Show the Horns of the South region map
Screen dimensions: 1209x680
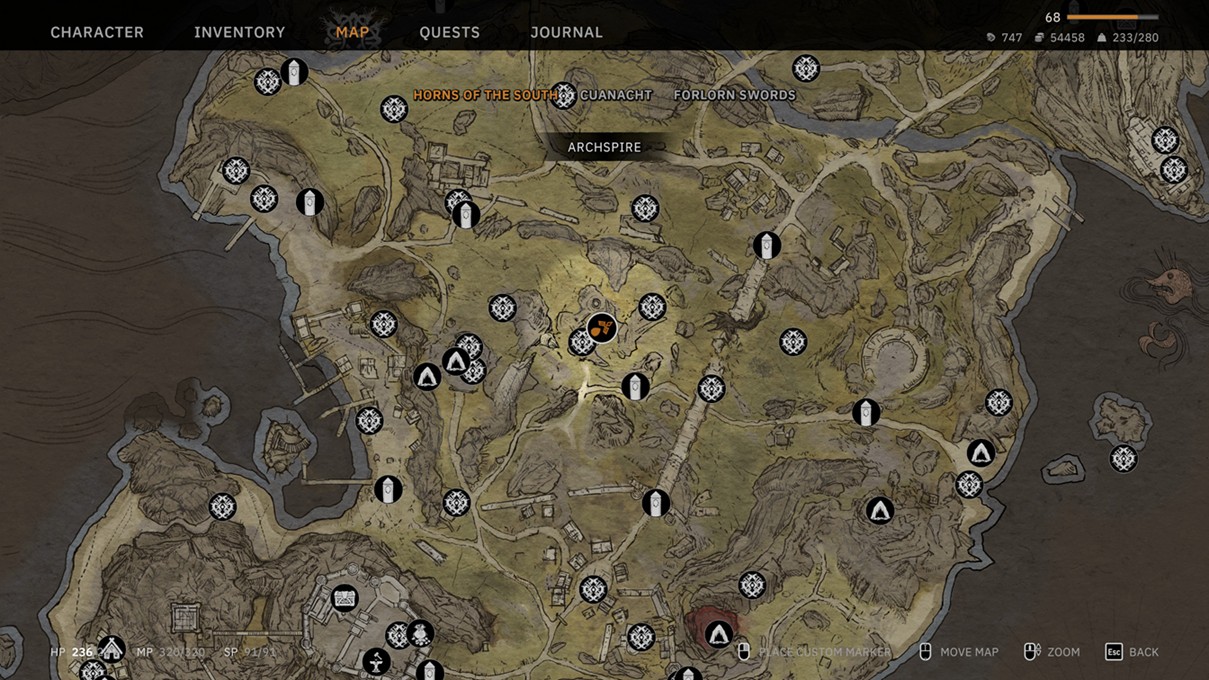pyautogui.click(x=485, y=95)
